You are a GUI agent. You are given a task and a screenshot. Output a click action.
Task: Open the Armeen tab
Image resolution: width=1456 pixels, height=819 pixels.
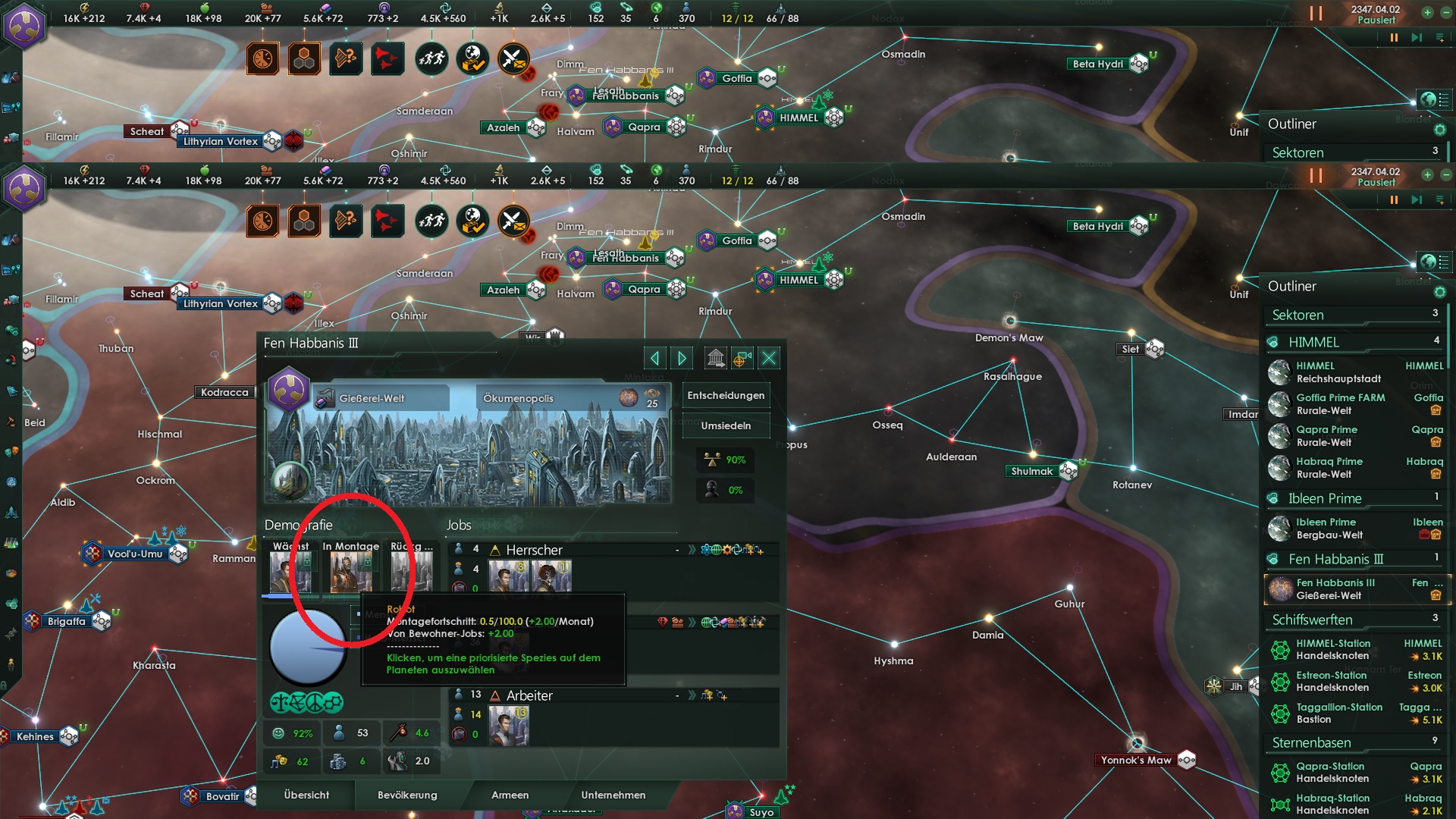click(510, 795)
